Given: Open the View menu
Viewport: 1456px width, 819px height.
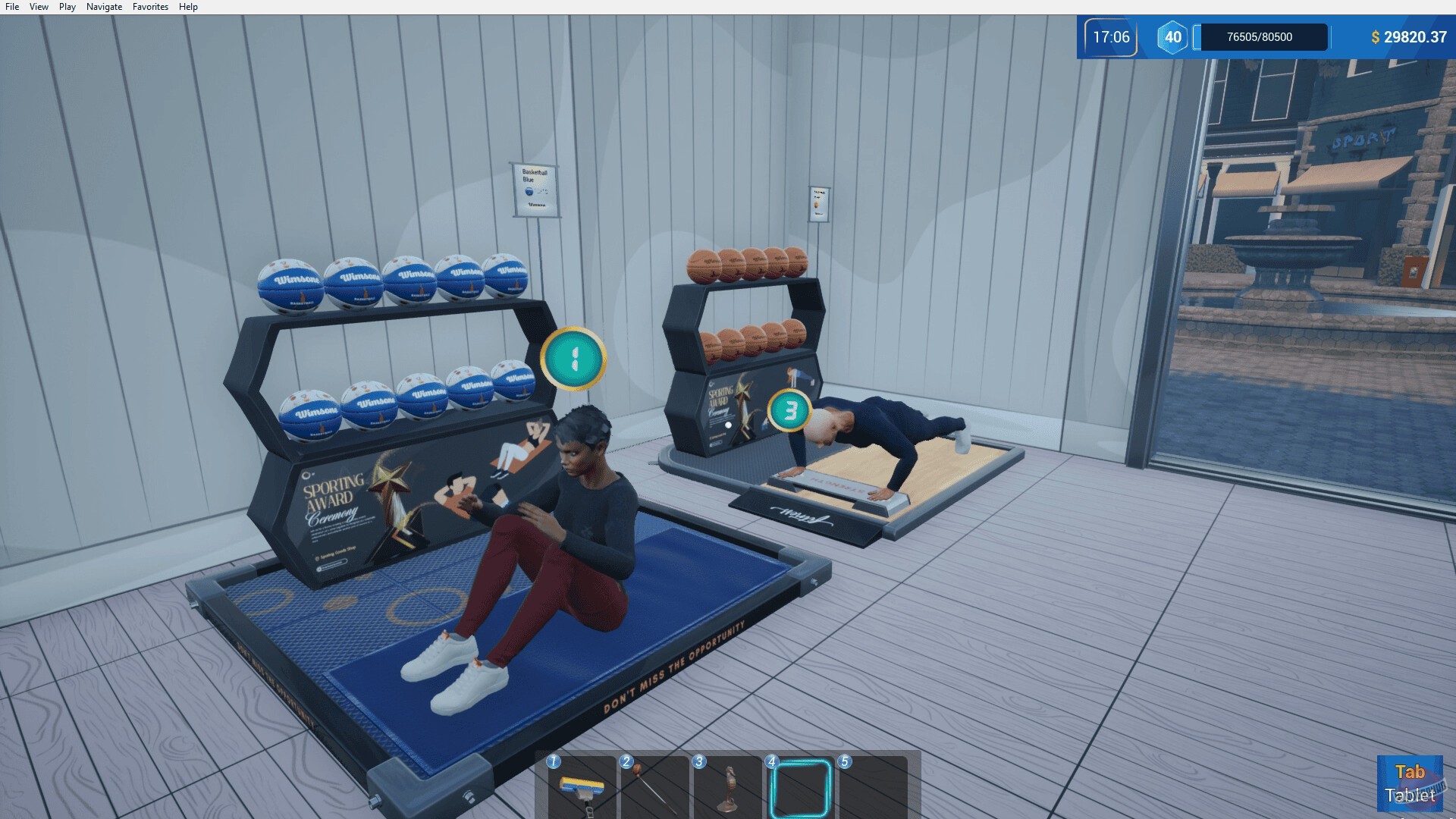Looking at the screenshot, I should click(38, 6).
